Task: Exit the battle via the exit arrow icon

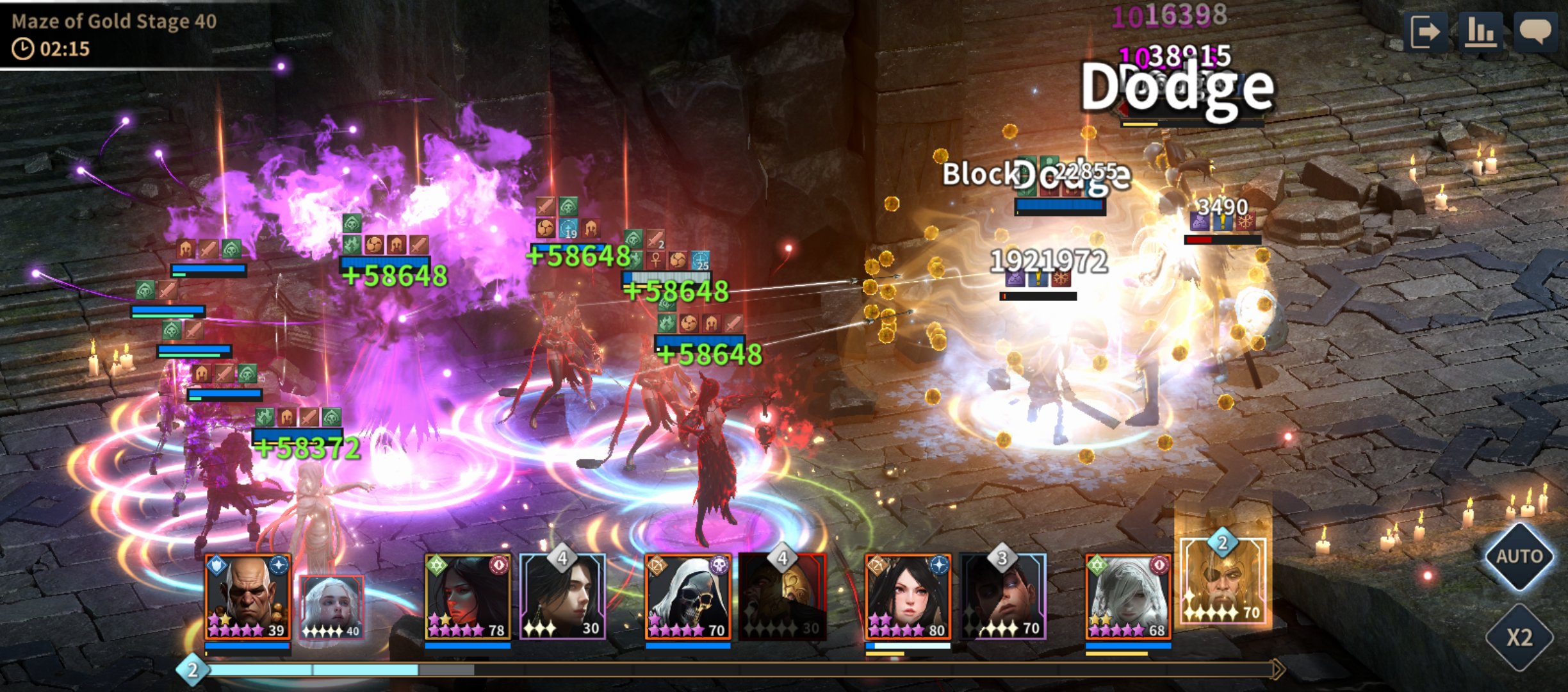Action: (1425, 31)
